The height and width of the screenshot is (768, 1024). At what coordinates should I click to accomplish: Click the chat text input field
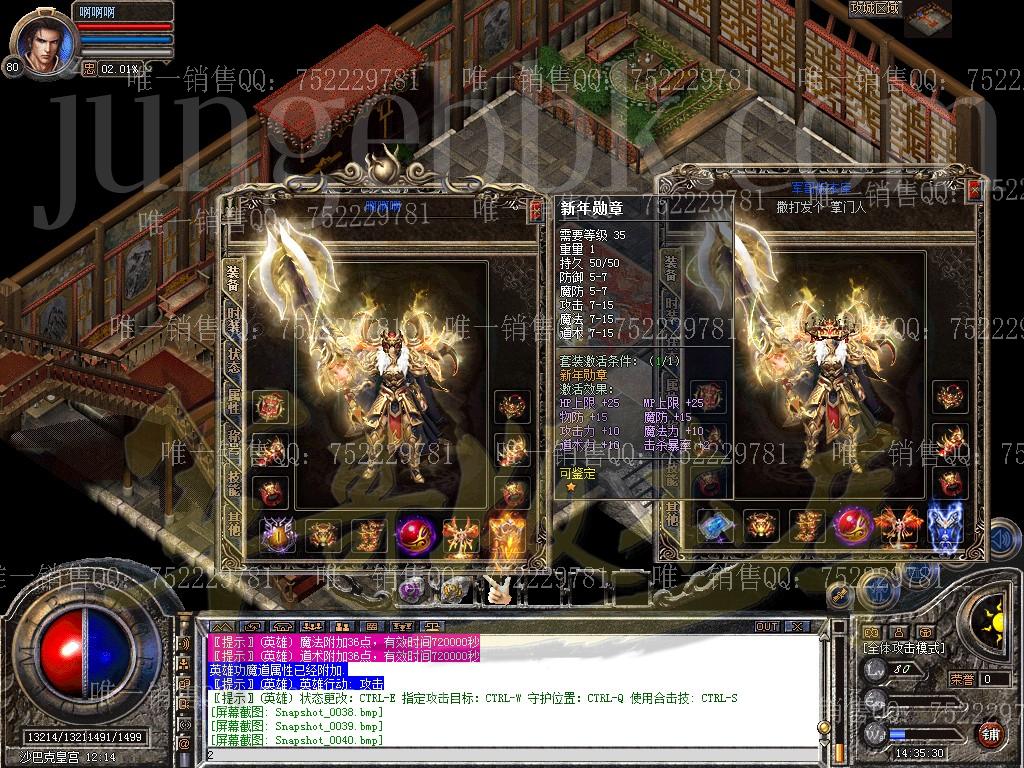(500, 754)
